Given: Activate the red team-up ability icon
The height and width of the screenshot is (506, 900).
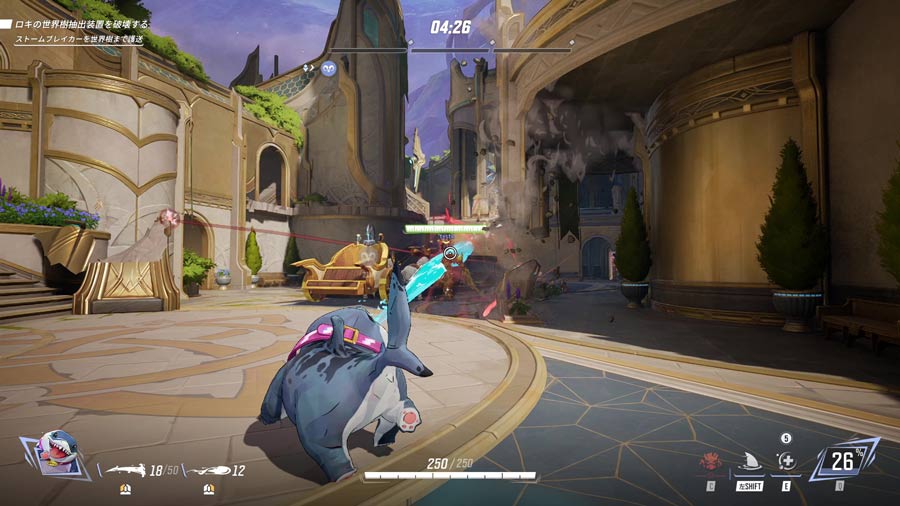Looking at the screenshot, I should [711, 462].
